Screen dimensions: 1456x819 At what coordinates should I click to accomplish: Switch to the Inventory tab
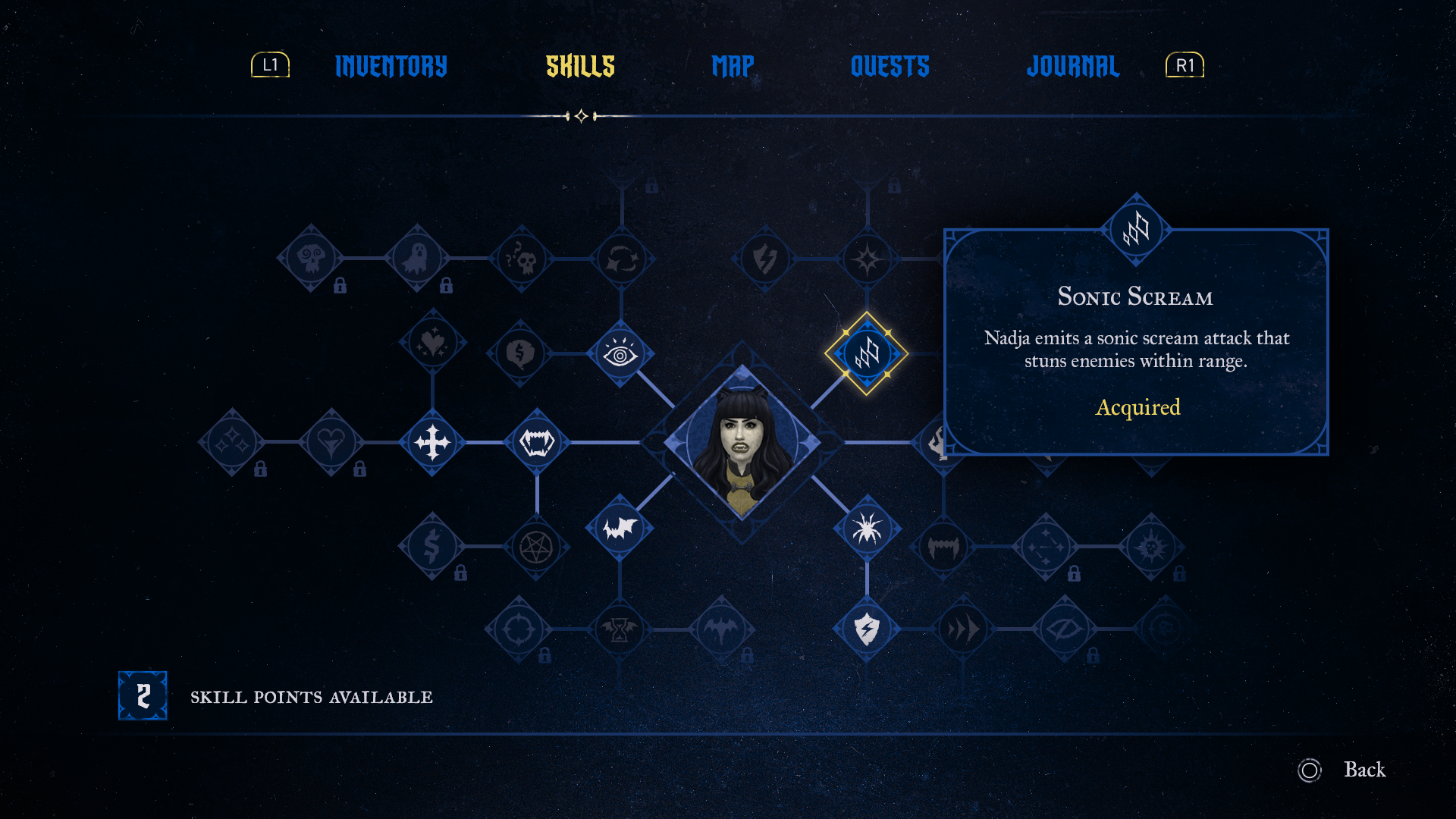tap(391, 67)
